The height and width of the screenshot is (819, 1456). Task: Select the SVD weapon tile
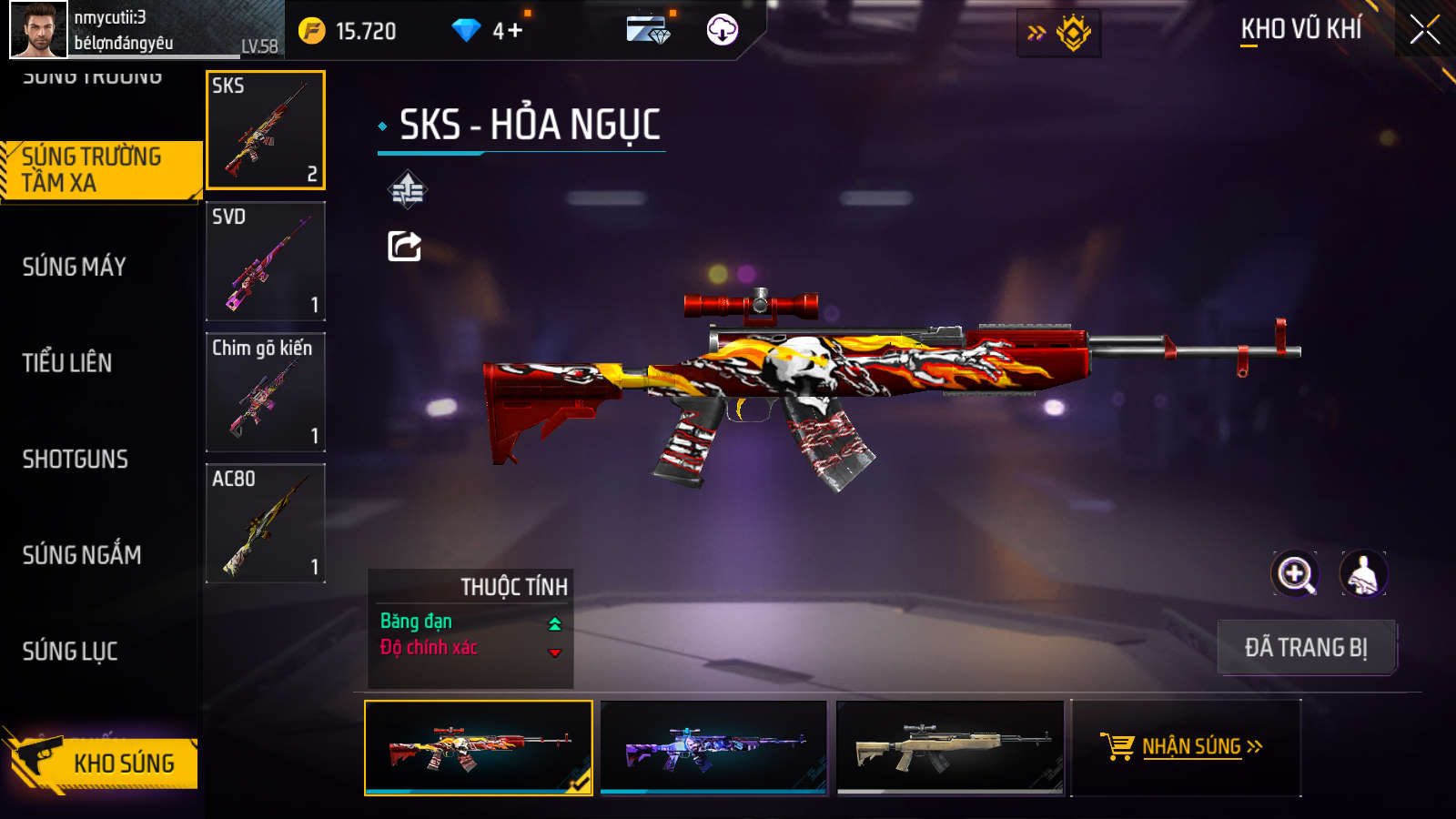[x=266, y=261]
